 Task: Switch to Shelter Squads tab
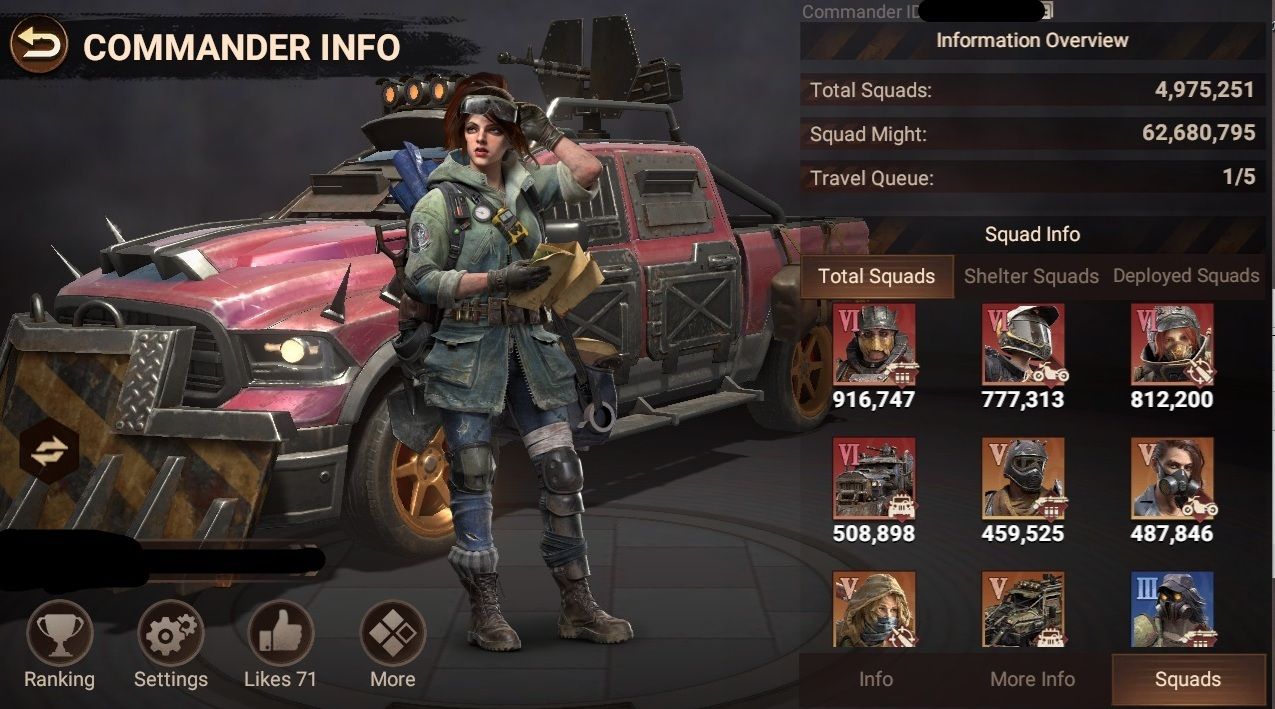[x=1031, y=276]
